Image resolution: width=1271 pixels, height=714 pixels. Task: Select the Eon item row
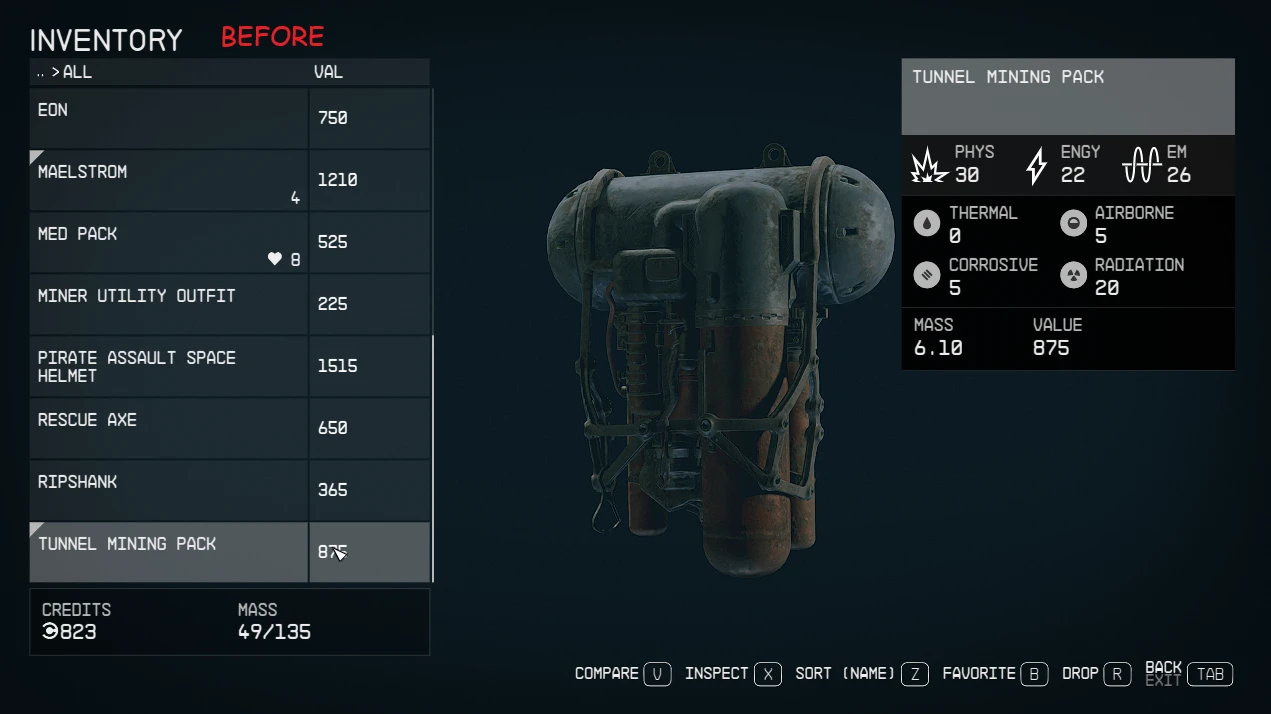coord(168,118)
